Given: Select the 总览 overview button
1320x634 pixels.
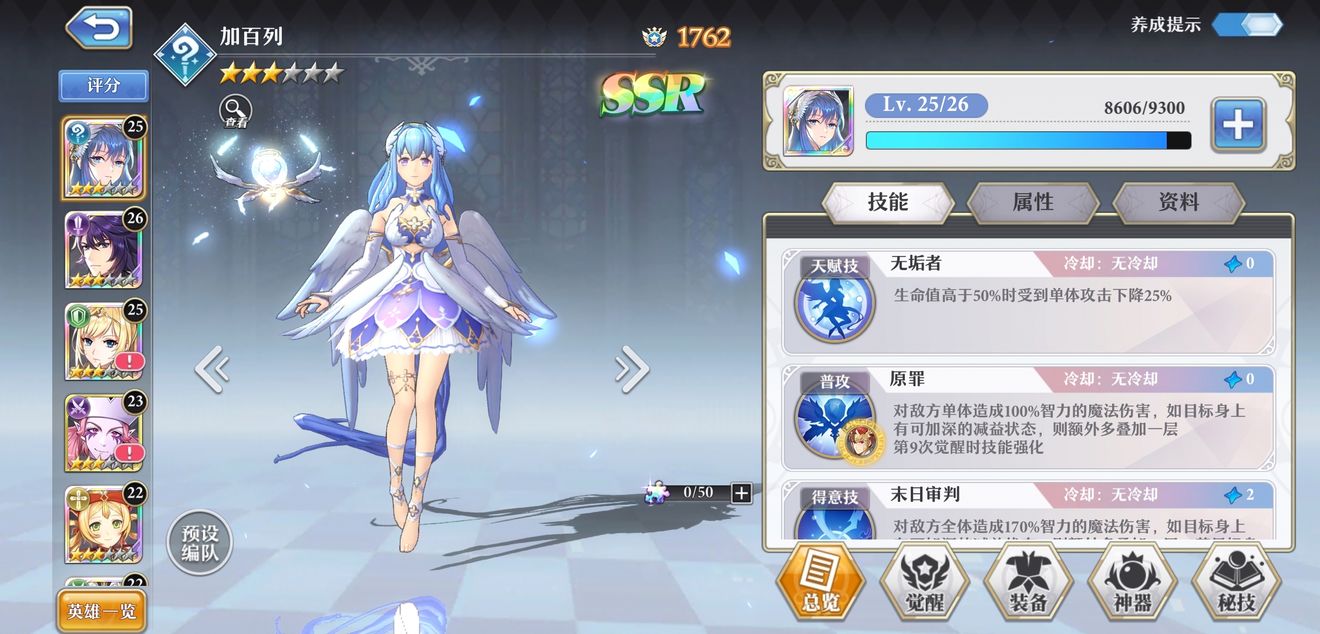Looking at the screenshot, I should click(x=820, y=583).
